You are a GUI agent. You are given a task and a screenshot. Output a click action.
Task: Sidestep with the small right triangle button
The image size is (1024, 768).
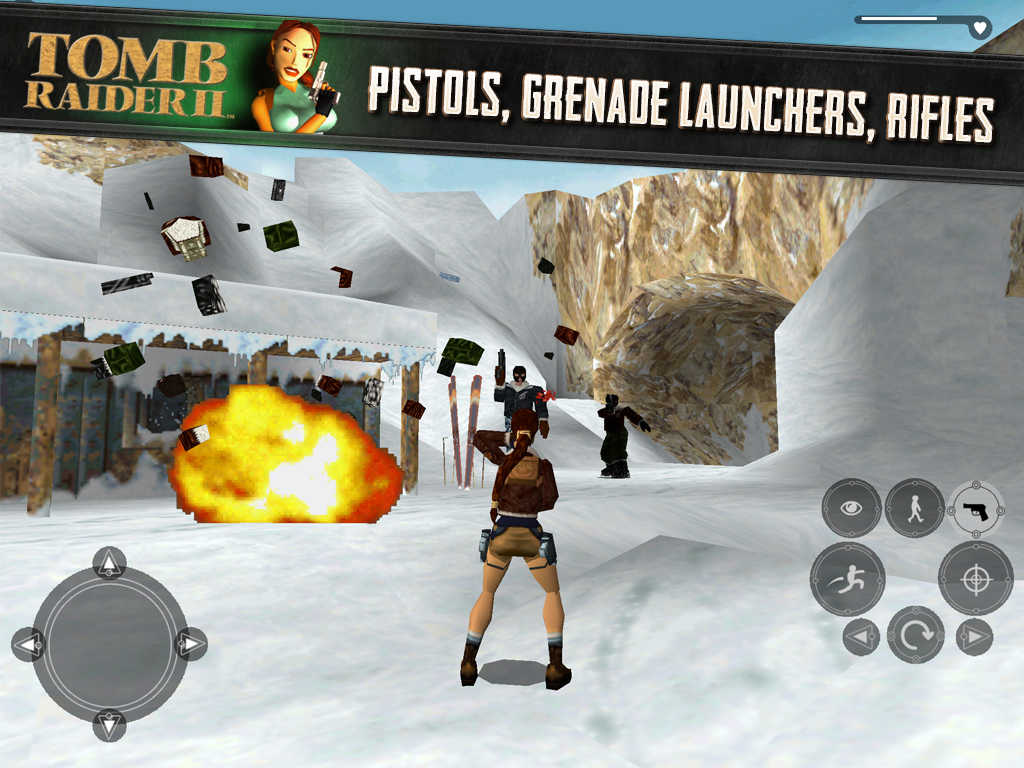pos(974,636)
